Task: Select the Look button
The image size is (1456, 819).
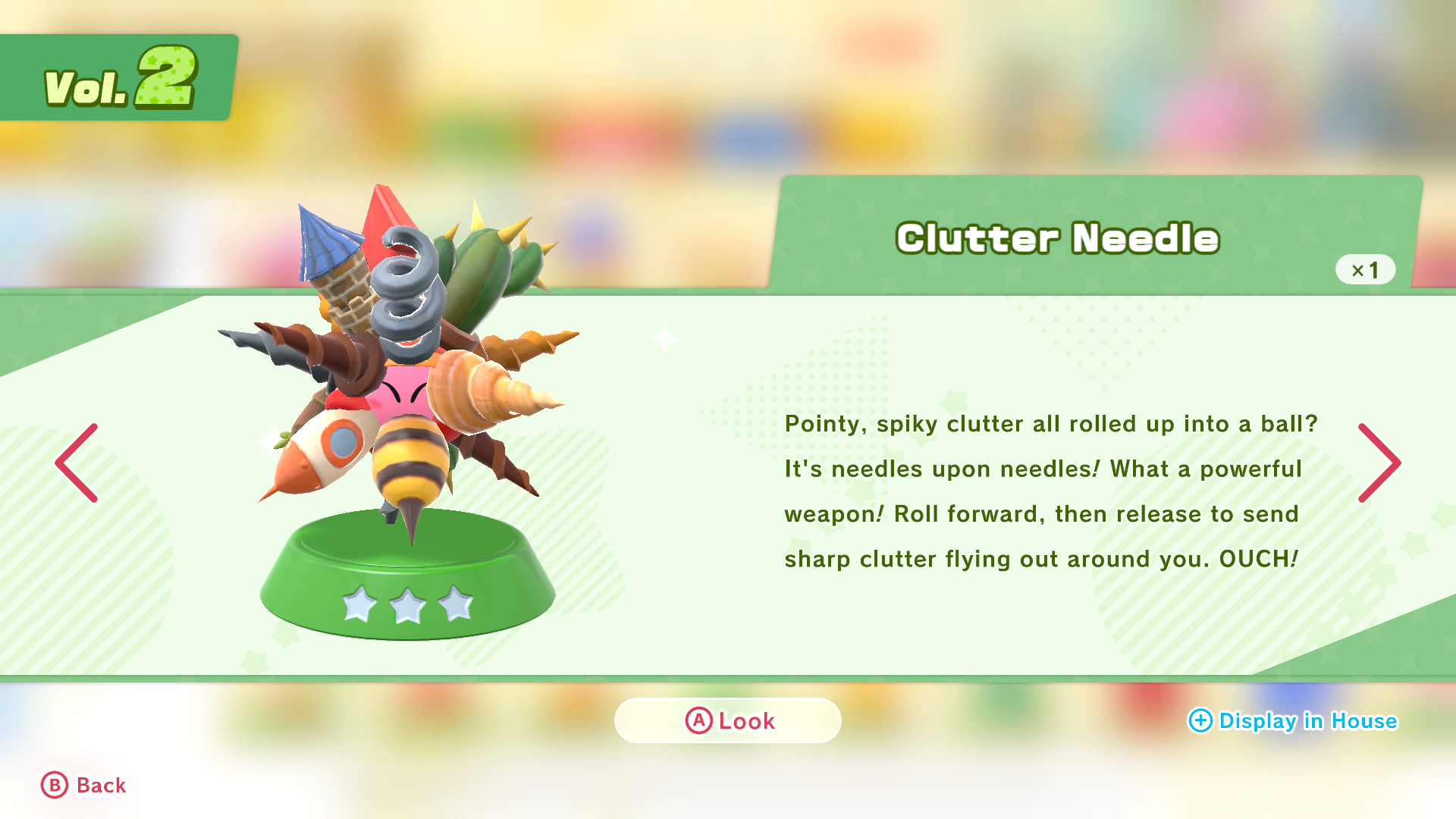Action: (x=728, y=720)
